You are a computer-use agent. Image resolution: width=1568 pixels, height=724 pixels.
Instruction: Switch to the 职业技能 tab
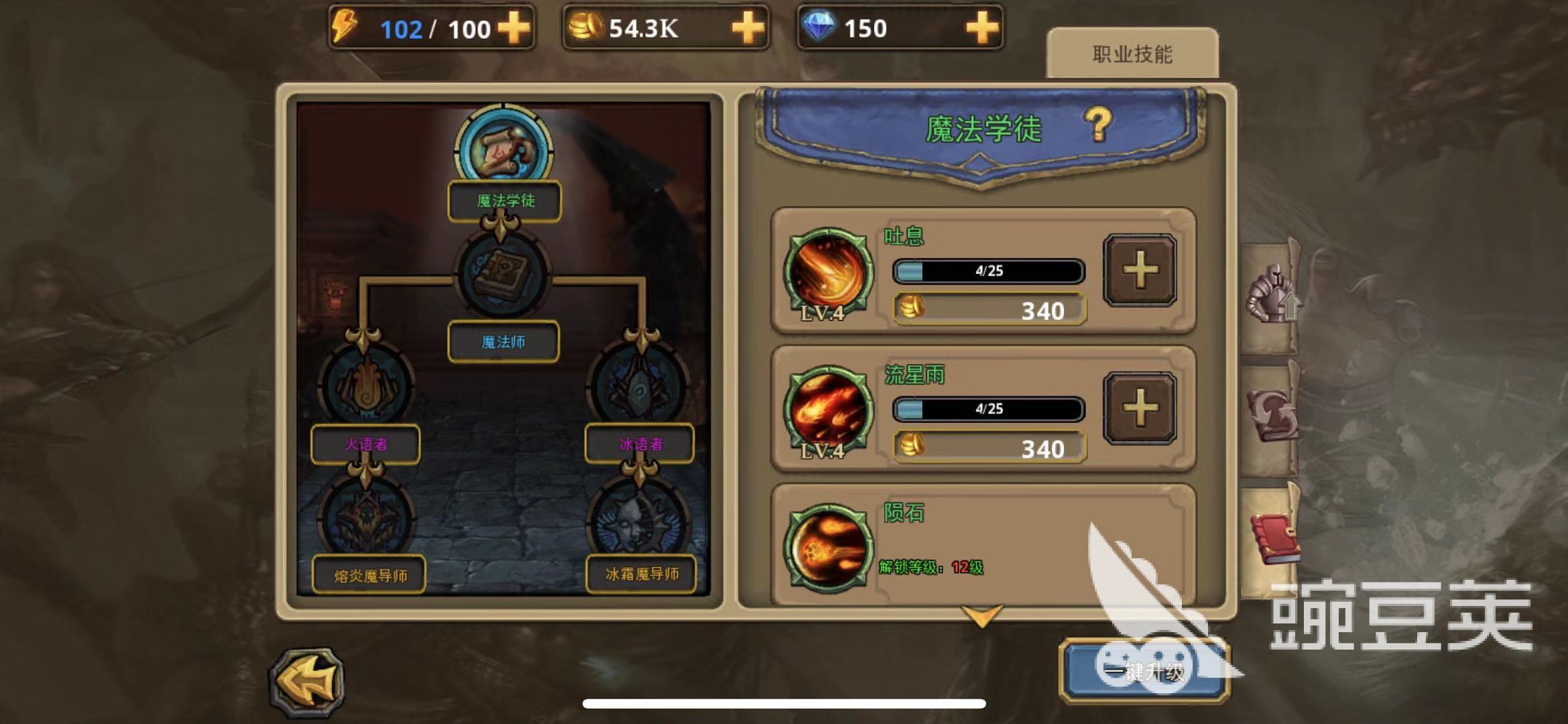pos(1132,54)
